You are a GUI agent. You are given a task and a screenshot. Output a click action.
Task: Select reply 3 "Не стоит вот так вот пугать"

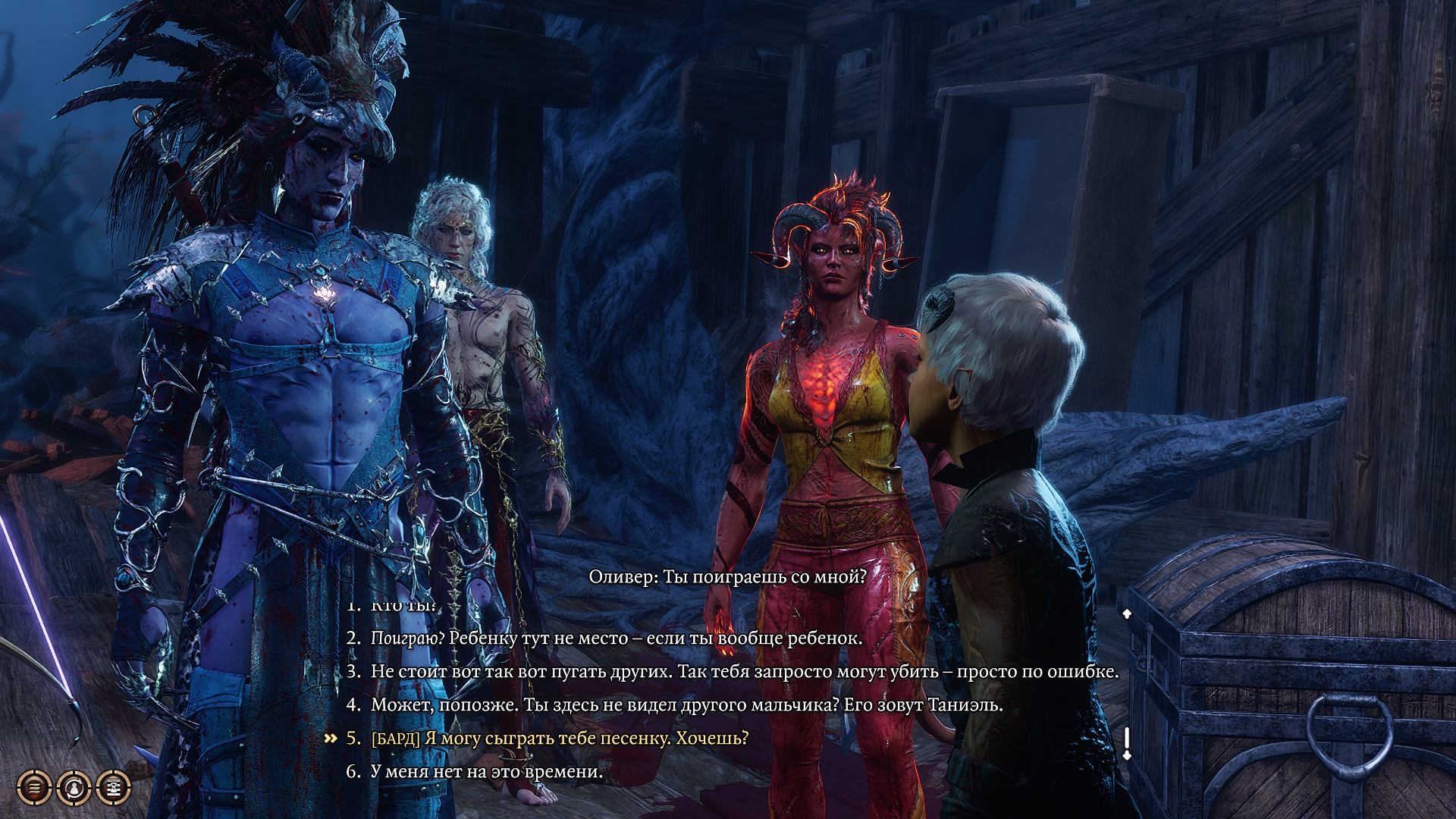pyautogui.click(x=744, y=672)
